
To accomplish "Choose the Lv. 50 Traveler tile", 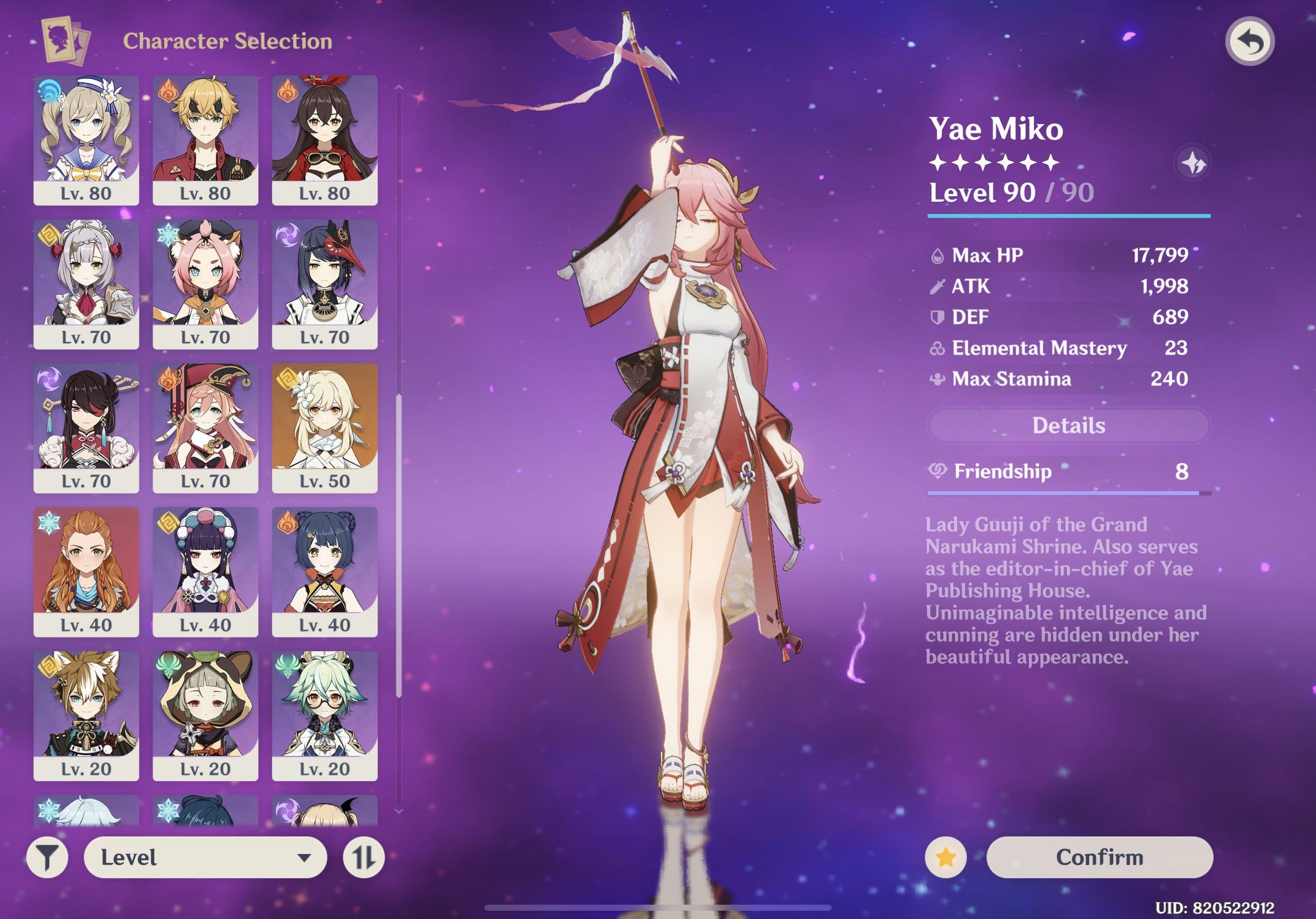I will click(325, 428).
